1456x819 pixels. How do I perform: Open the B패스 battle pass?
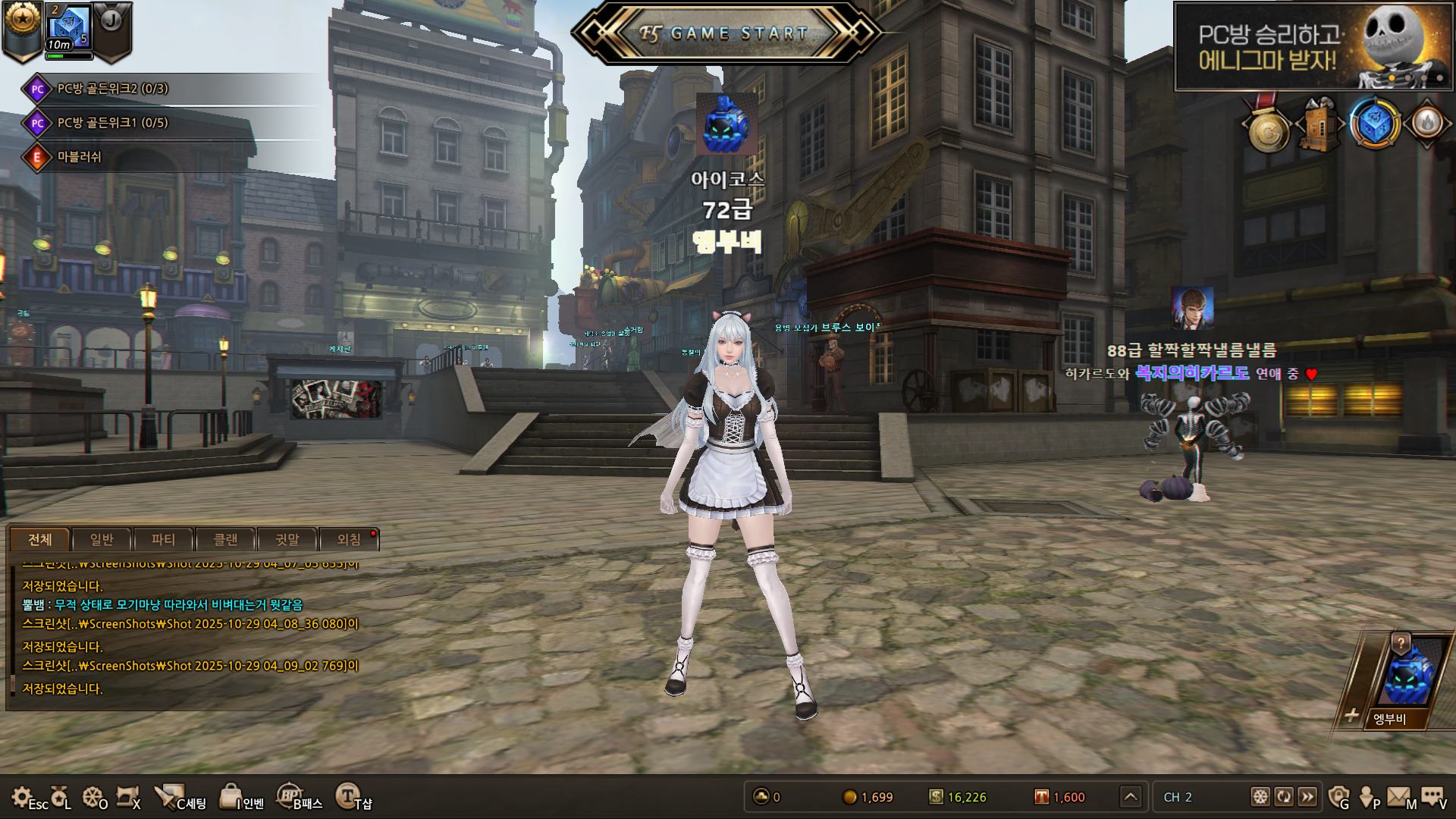(290, 796)
